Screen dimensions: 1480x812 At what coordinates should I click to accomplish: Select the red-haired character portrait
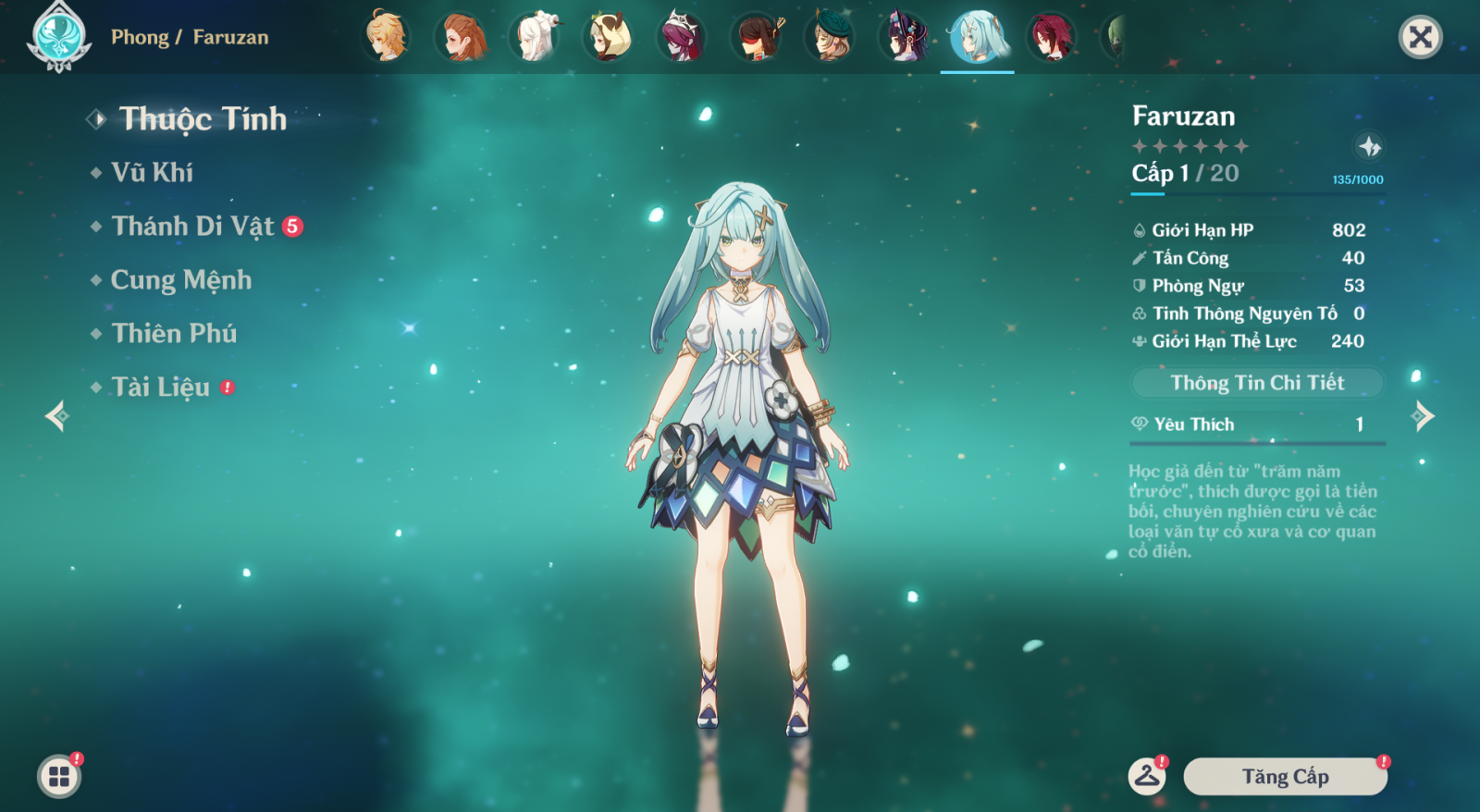coord(1052,37)
